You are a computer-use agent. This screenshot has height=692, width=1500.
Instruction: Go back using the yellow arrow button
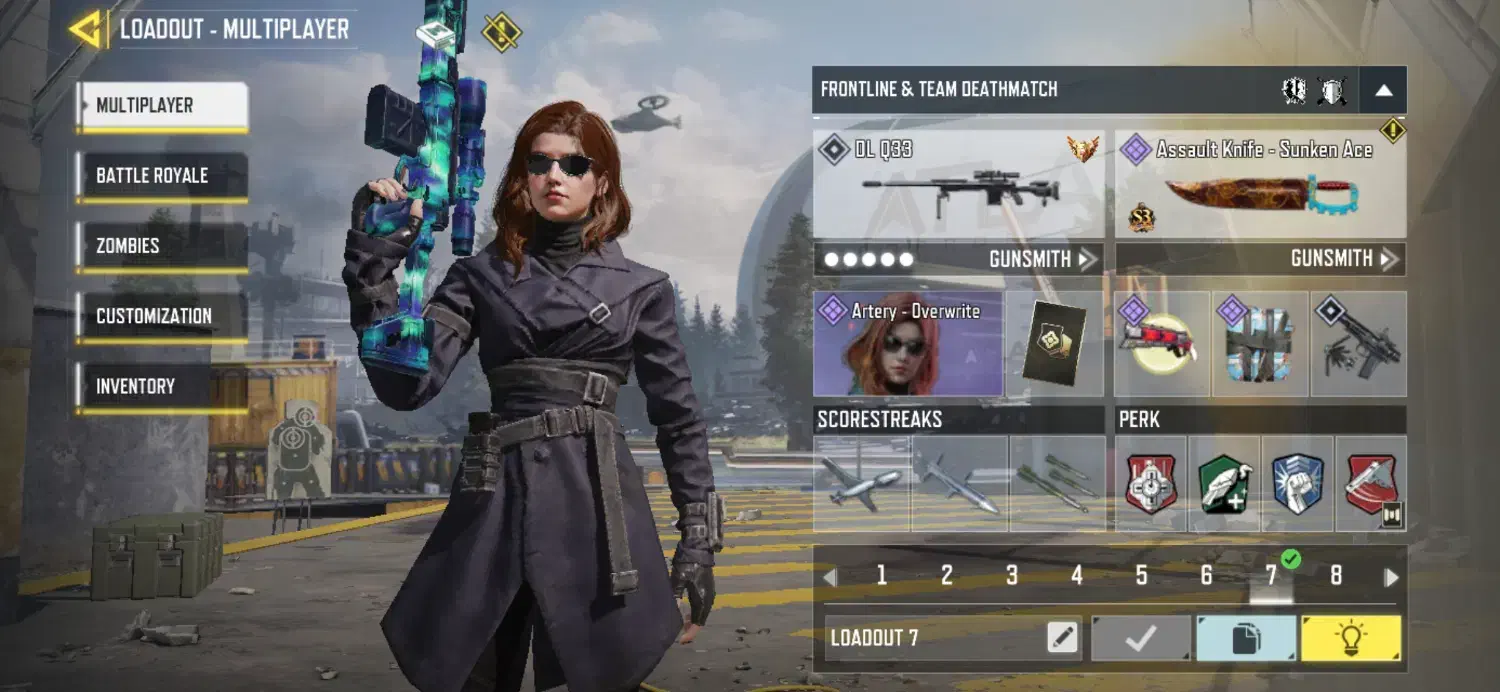[x=88, y=29]
